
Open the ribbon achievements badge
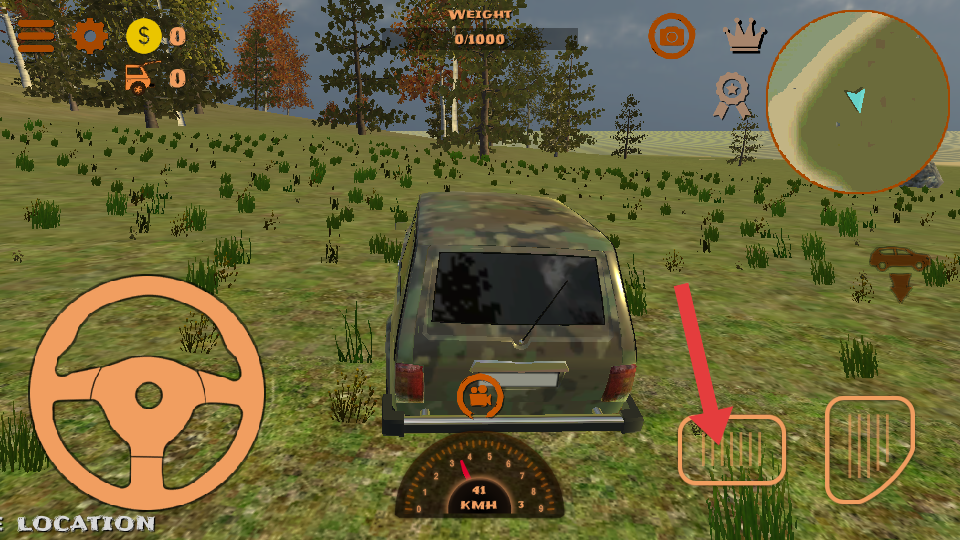coord(733,97)
